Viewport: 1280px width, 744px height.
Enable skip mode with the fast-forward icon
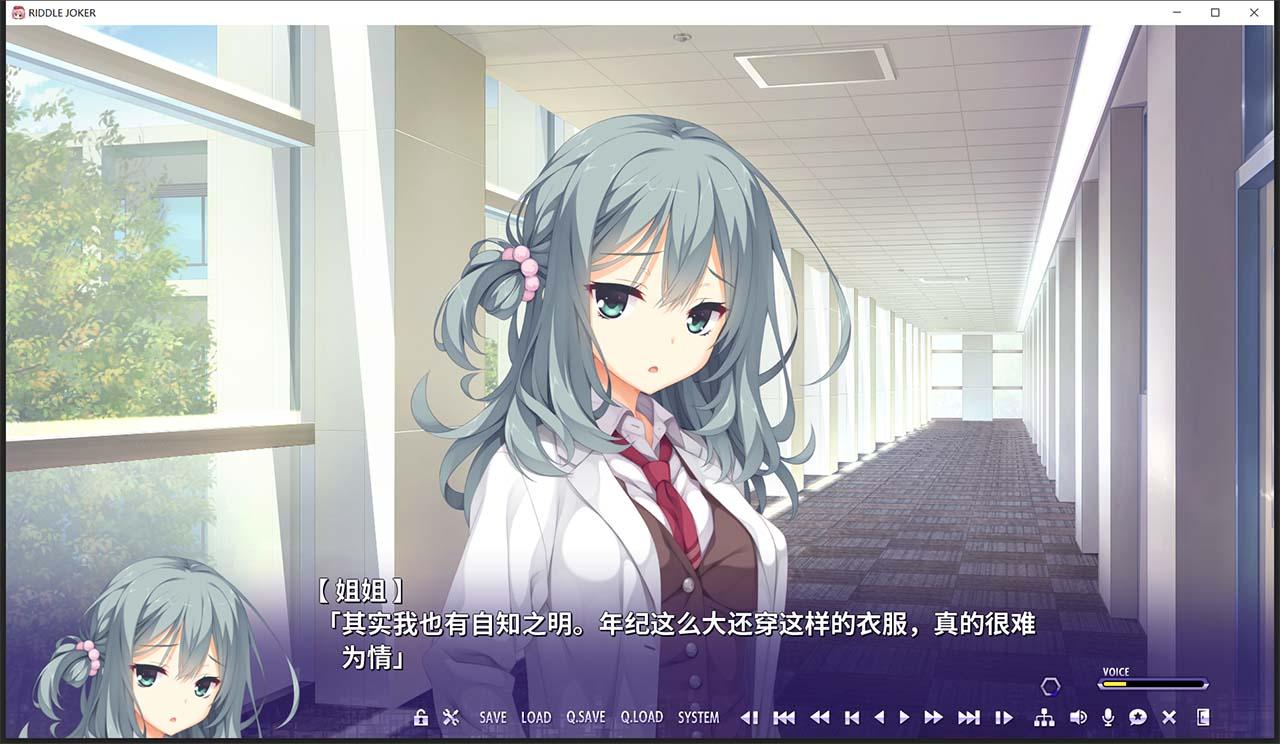tap(932, 717)
